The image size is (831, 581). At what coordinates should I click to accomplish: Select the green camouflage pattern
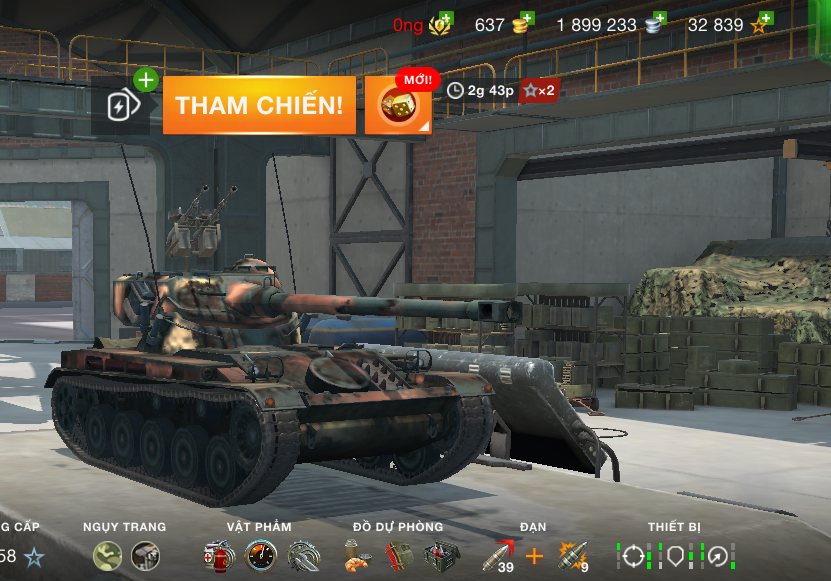click(x=107, y=556)
